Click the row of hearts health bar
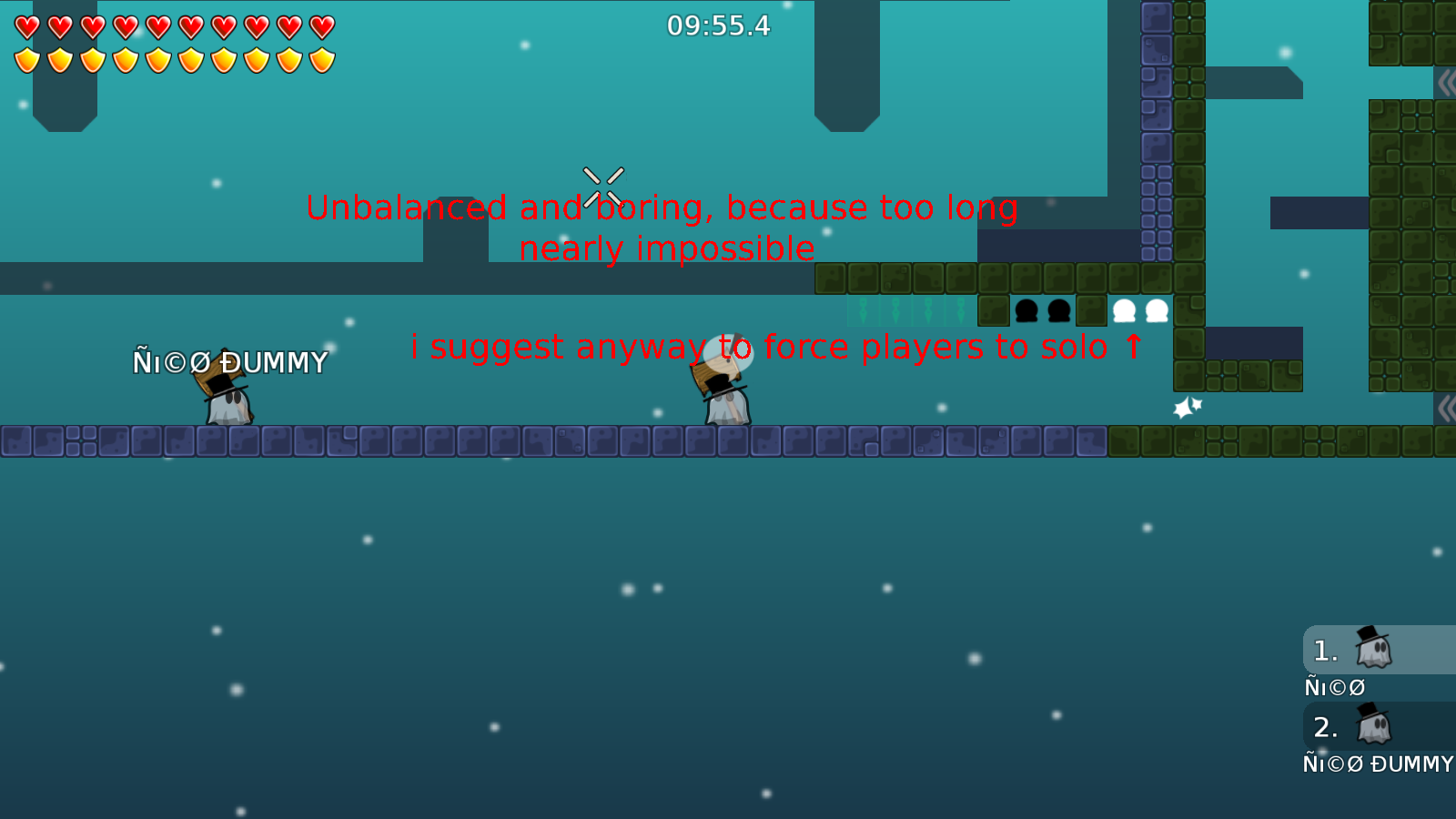Screen dimensions: 1456x819 point(173,25)
